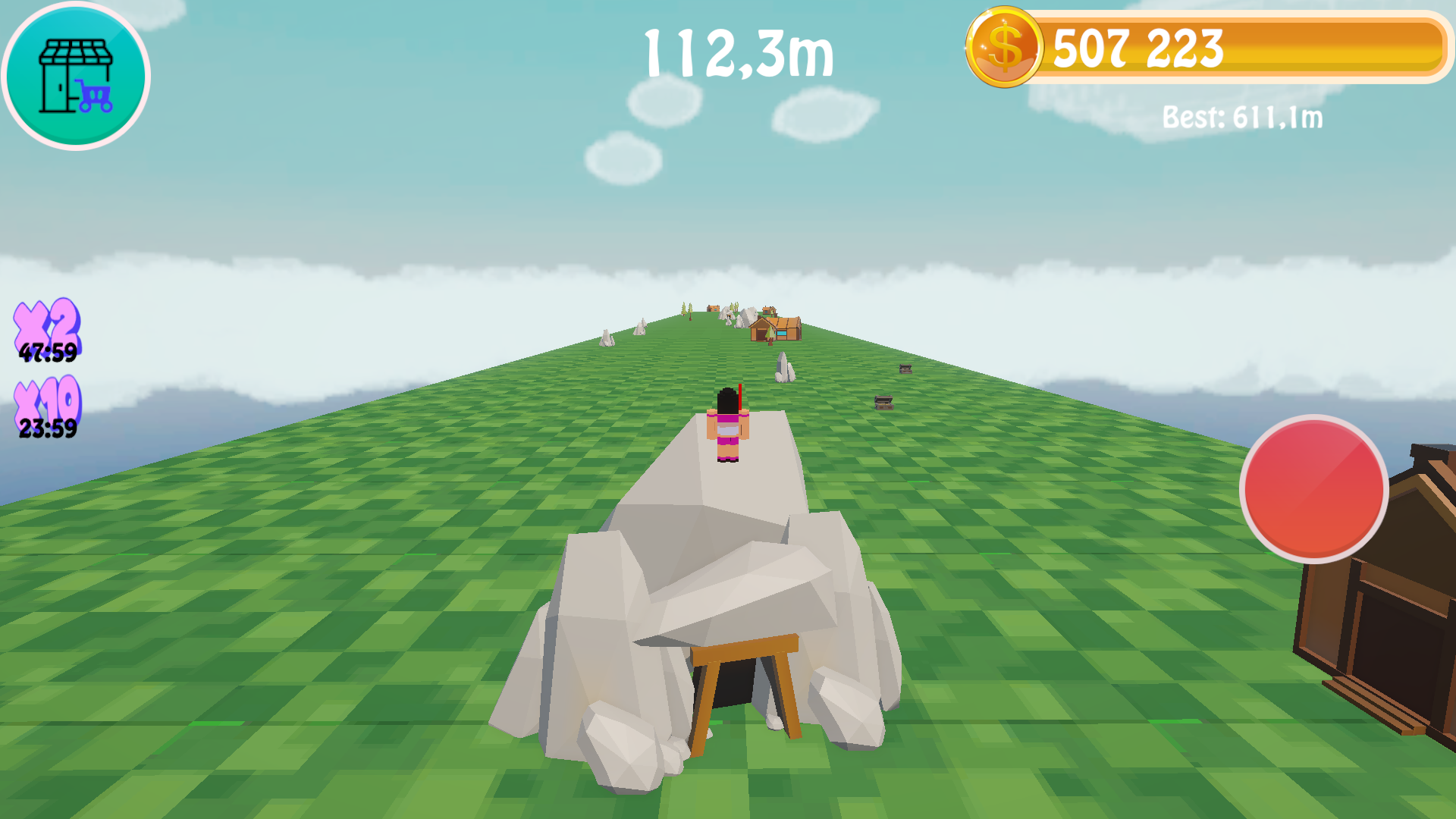Activate the x2 boost indicator

coord(47,322)
